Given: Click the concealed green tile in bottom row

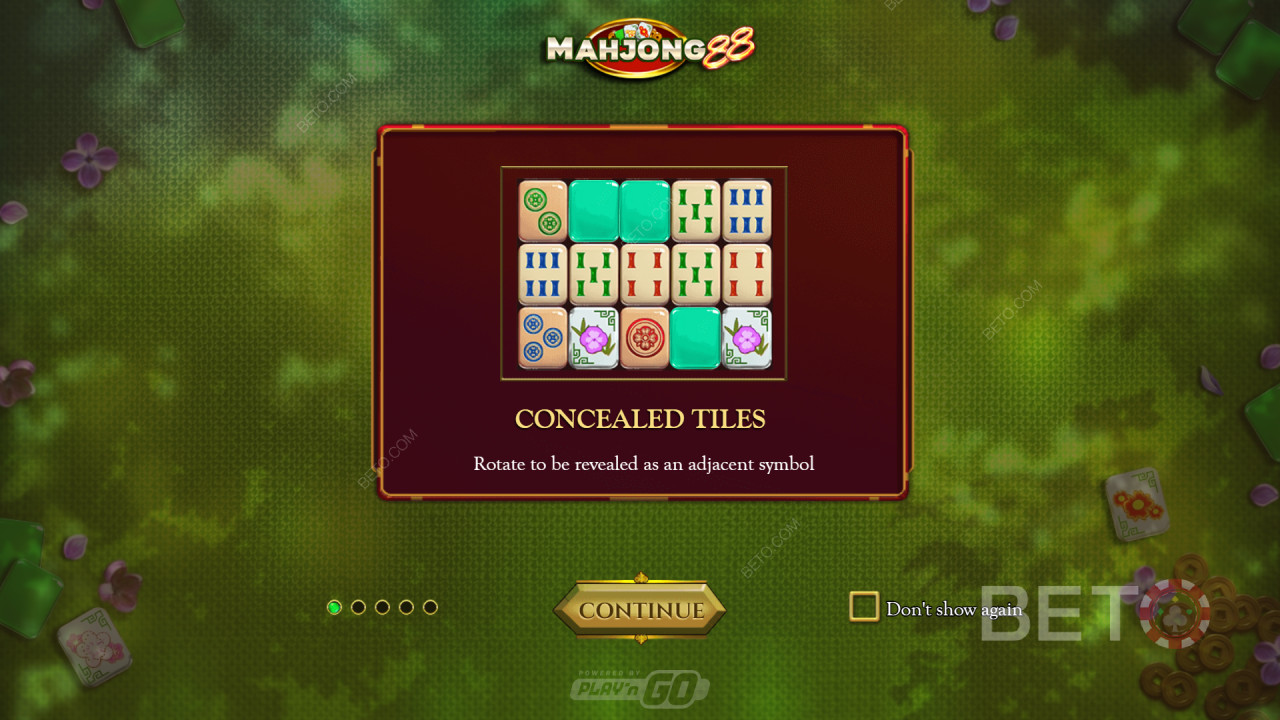Looking at the screenshot, I should (697, 337).
